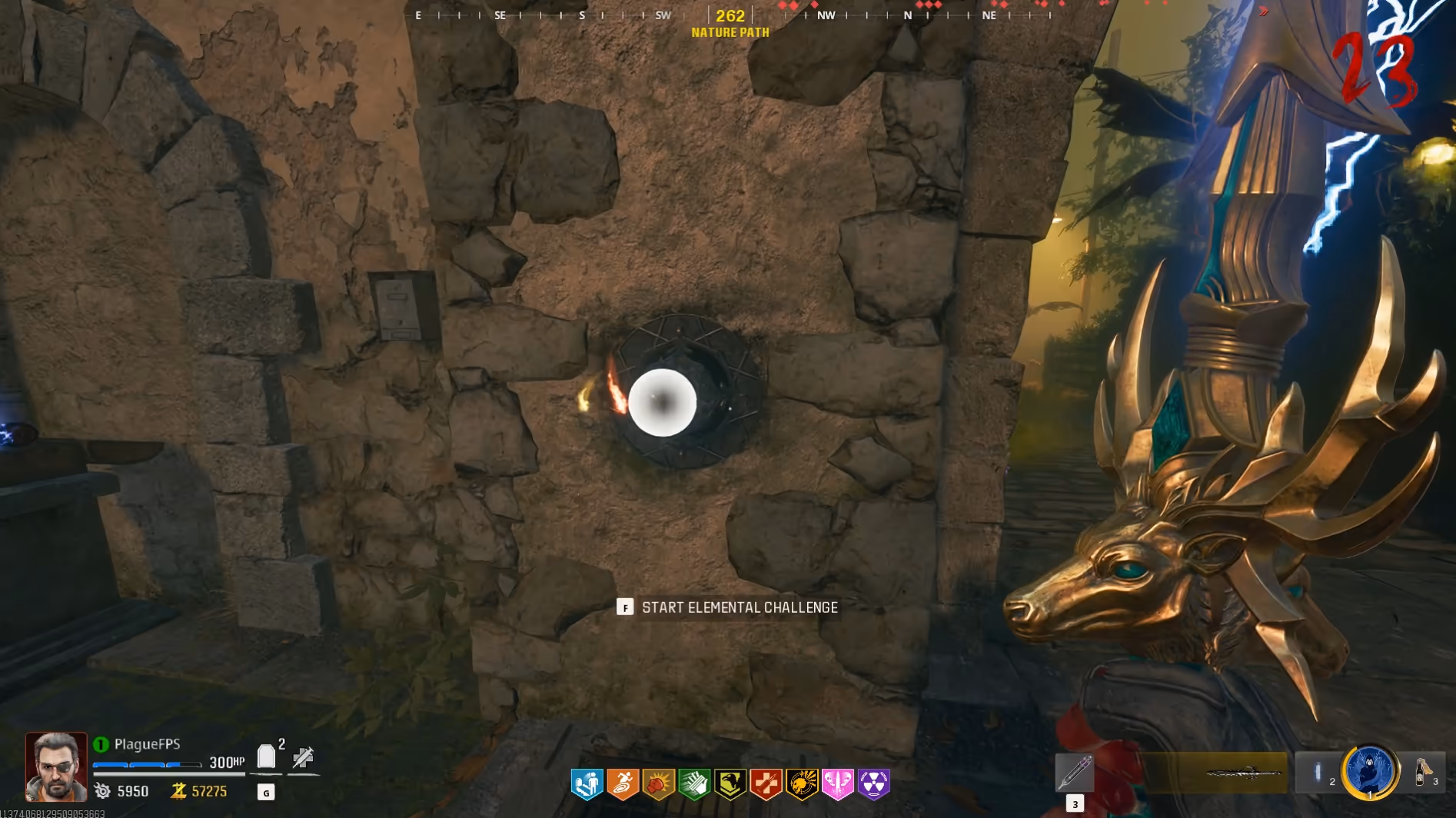Image resolution: width=1456 pixels, height=818 pixels.
Task: Select the red cross-and-bullet Quick Revive perk
Action: pyautogui.click(x=766, y=784)
